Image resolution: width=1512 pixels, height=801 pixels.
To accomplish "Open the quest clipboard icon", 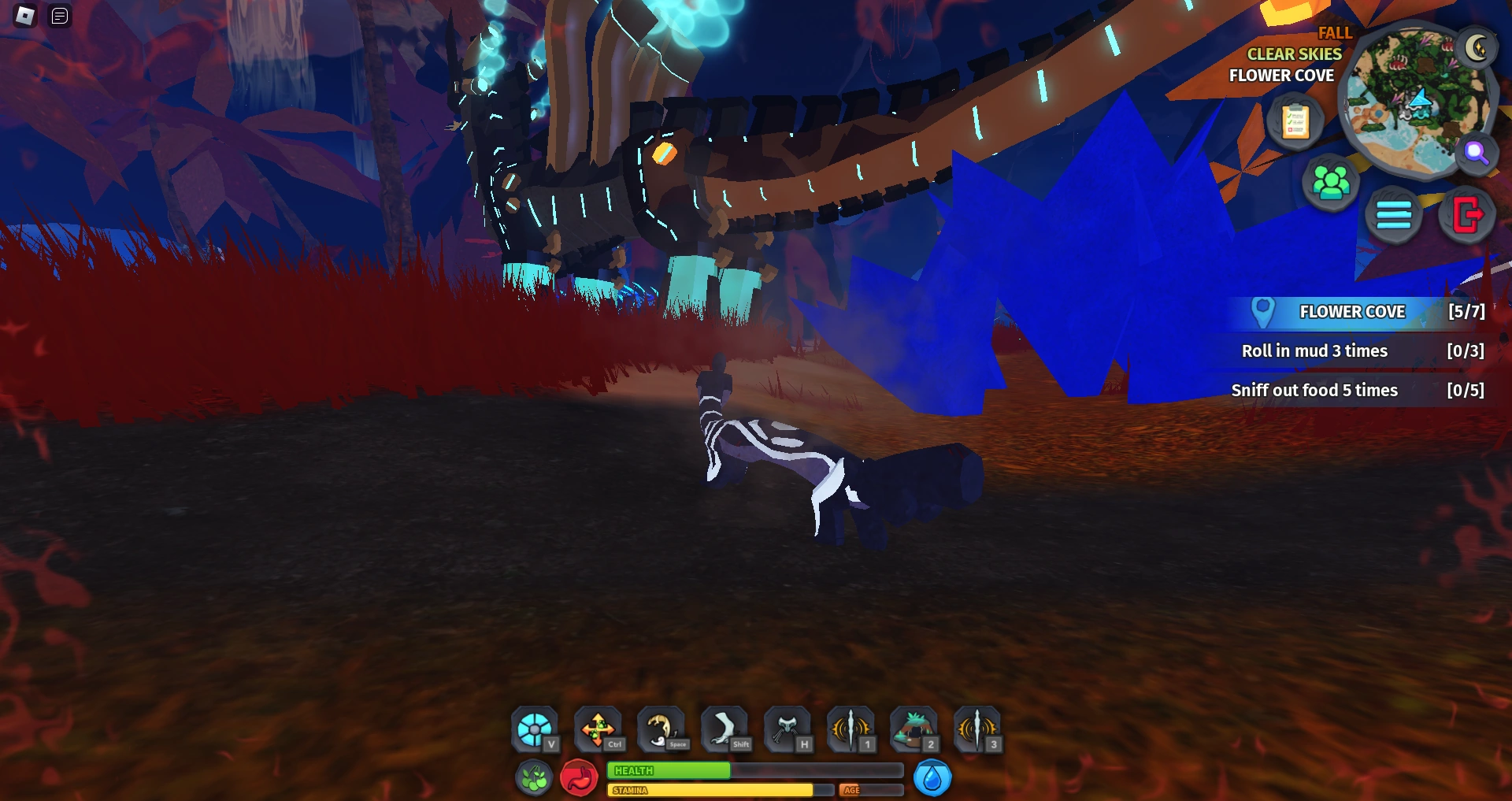I will pyautogui.click(x=1295, y=122).
